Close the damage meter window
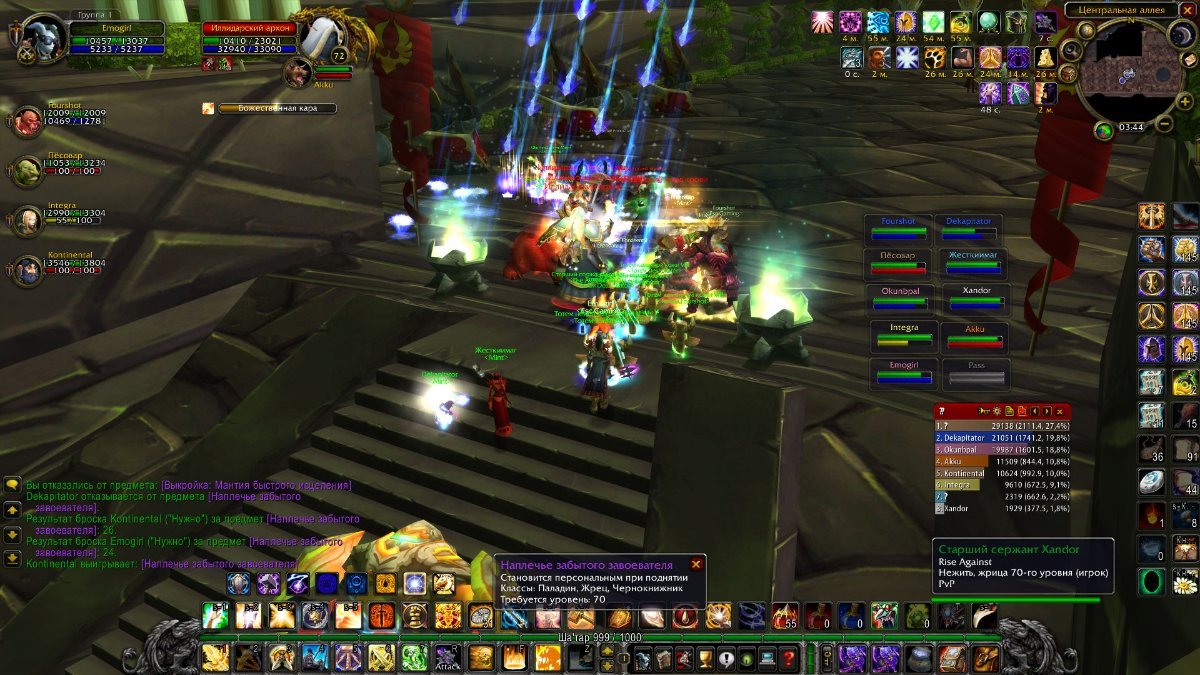The width and height of the screenshot is (1200, 675). coord(1060,411)
